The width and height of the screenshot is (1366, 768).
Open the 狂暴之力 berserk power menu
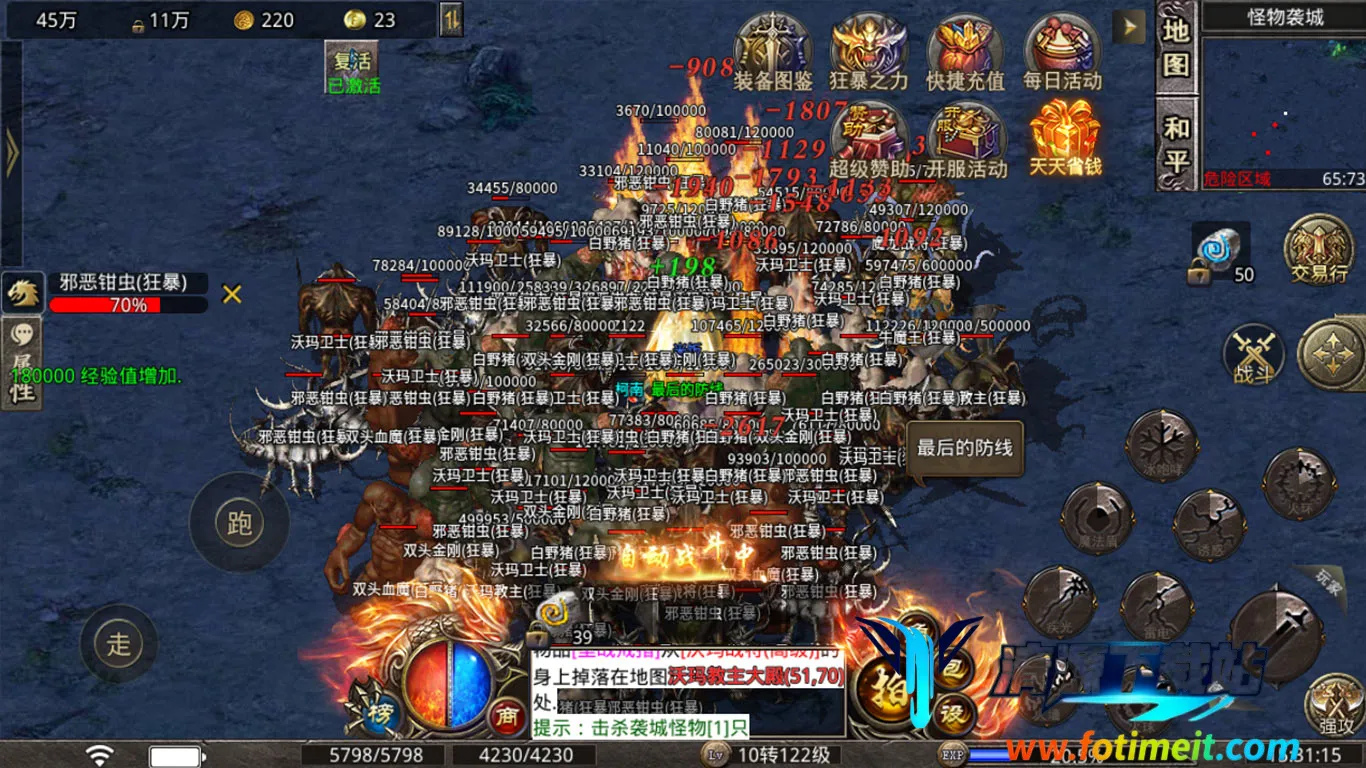868,50
